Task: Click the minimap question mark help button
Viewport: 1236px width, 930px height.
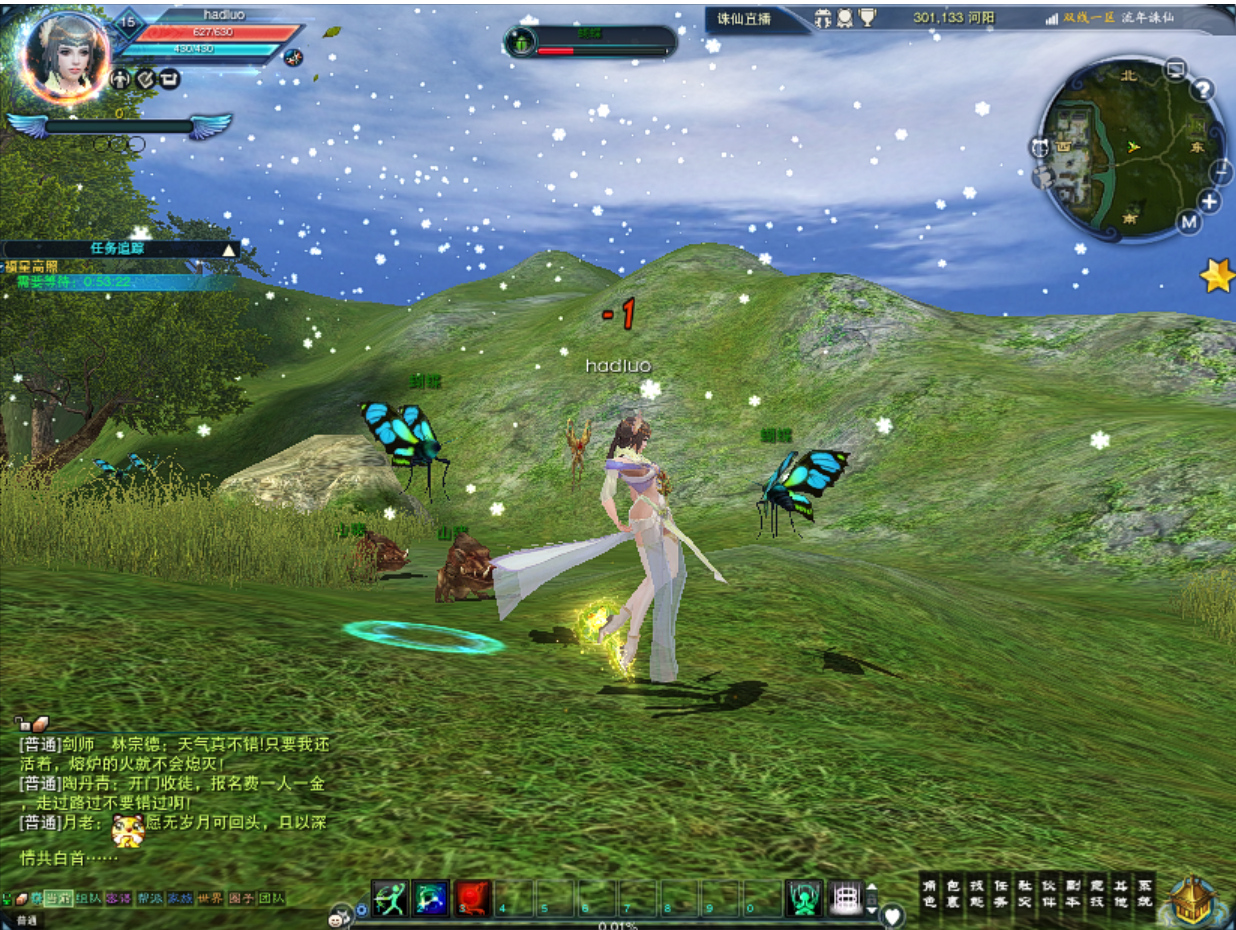Action: click(1202, 90)
